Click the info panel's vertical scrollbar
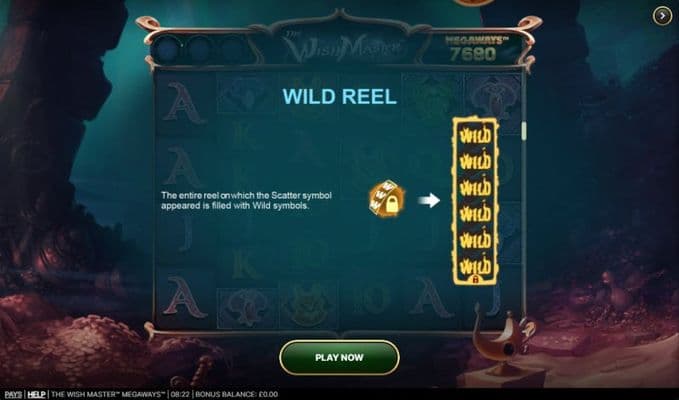The image size is (679, 400). click(x=524, y=131)
